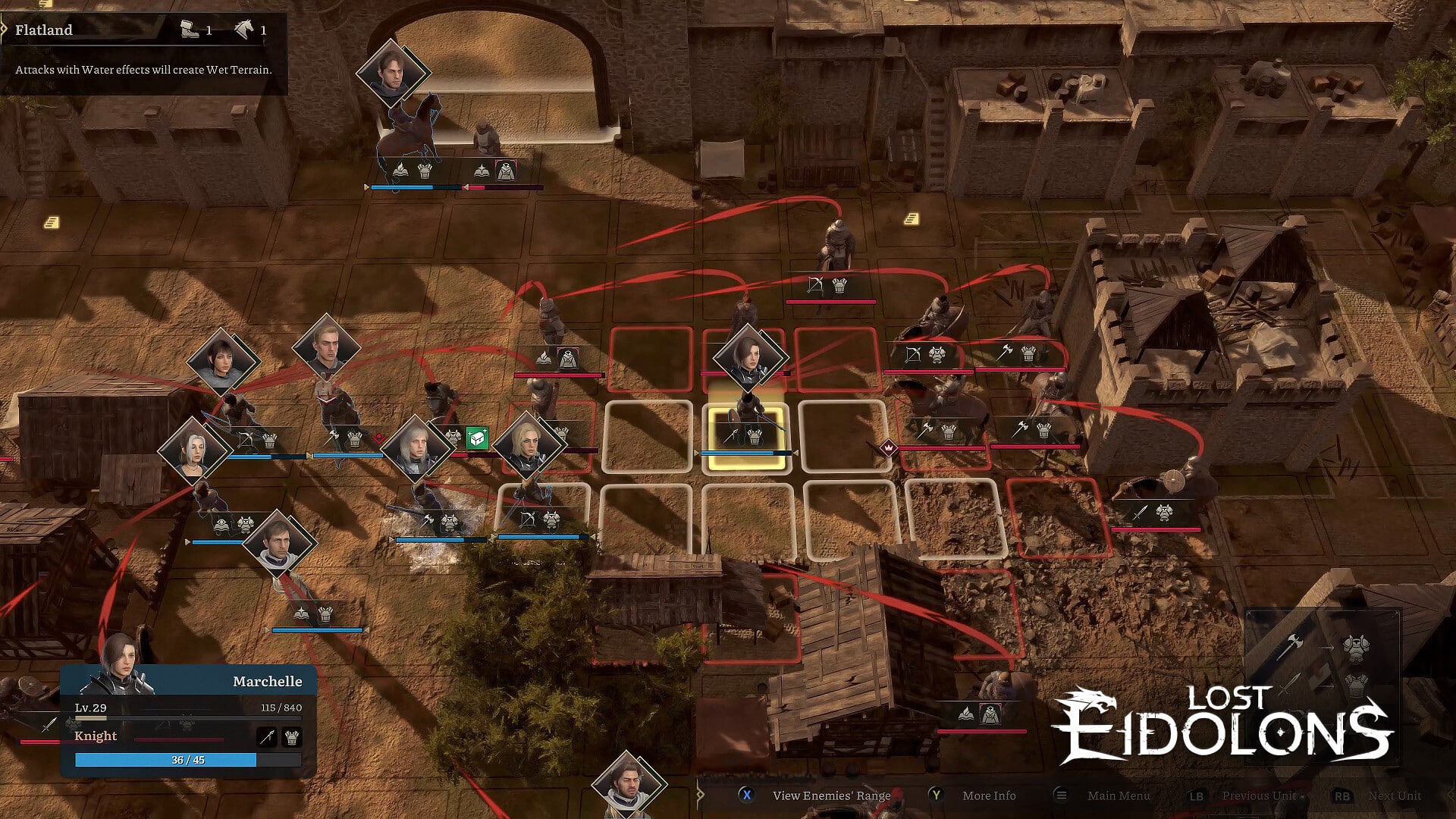Click Marchelle's blue HP bar showing 36/45
The width and height of the screenshot is (1456, 819).
pyautogui.click(x=187, y=760)
